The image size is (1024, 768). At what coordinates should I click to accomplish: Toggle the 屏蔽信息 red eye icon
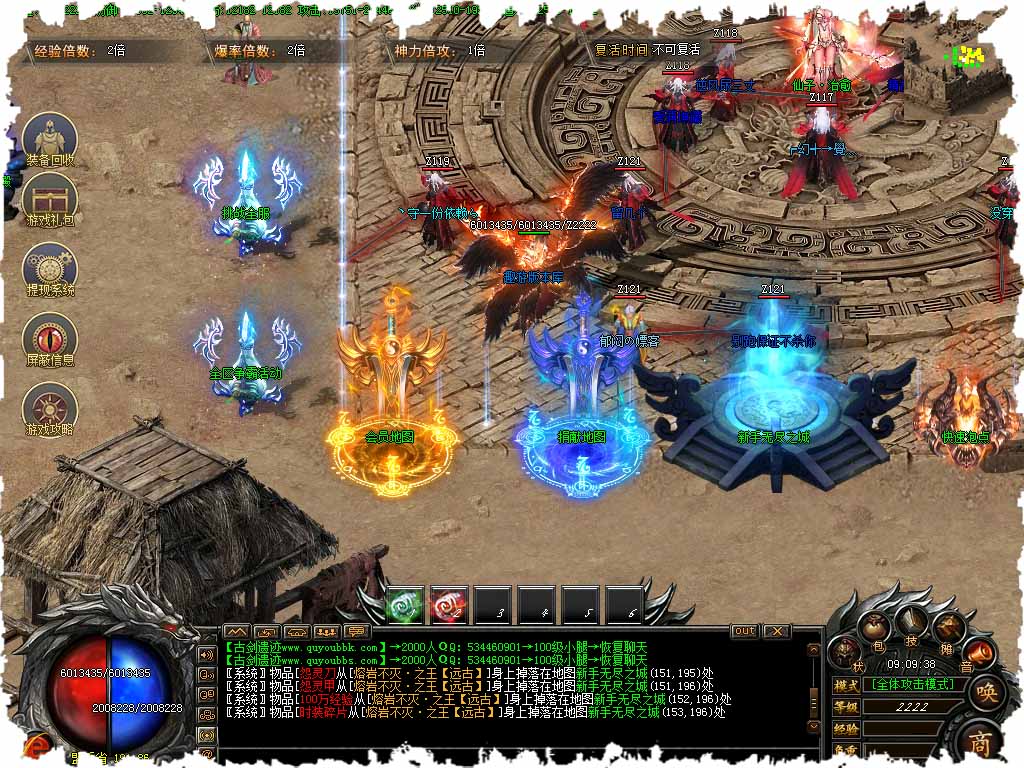click(x=49, y=337)
